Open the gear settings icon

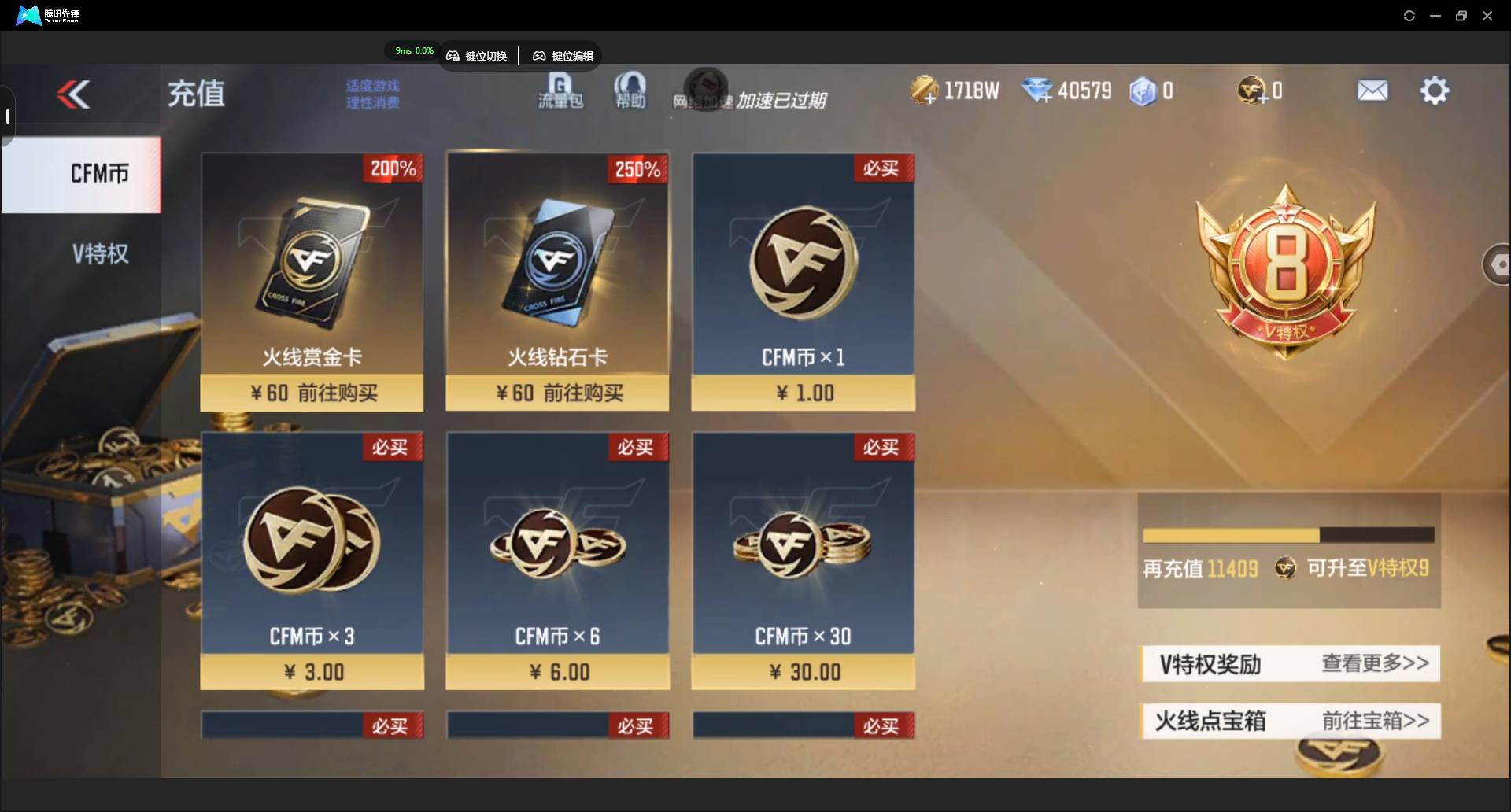pyautogui.click(x=1434, y=91)
